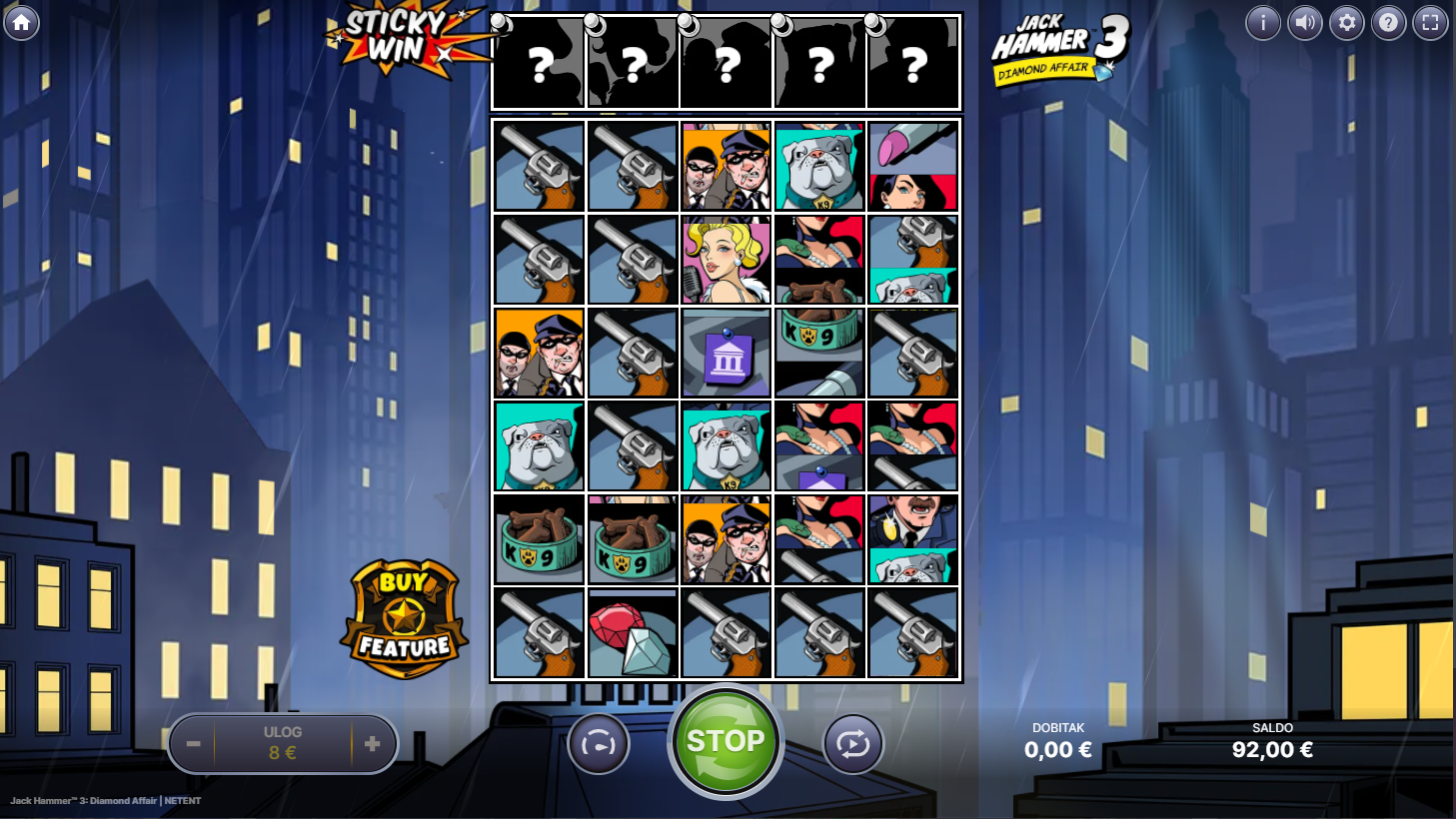
Task: Open the Buy Feature offer
Action: tap(405, 620)
